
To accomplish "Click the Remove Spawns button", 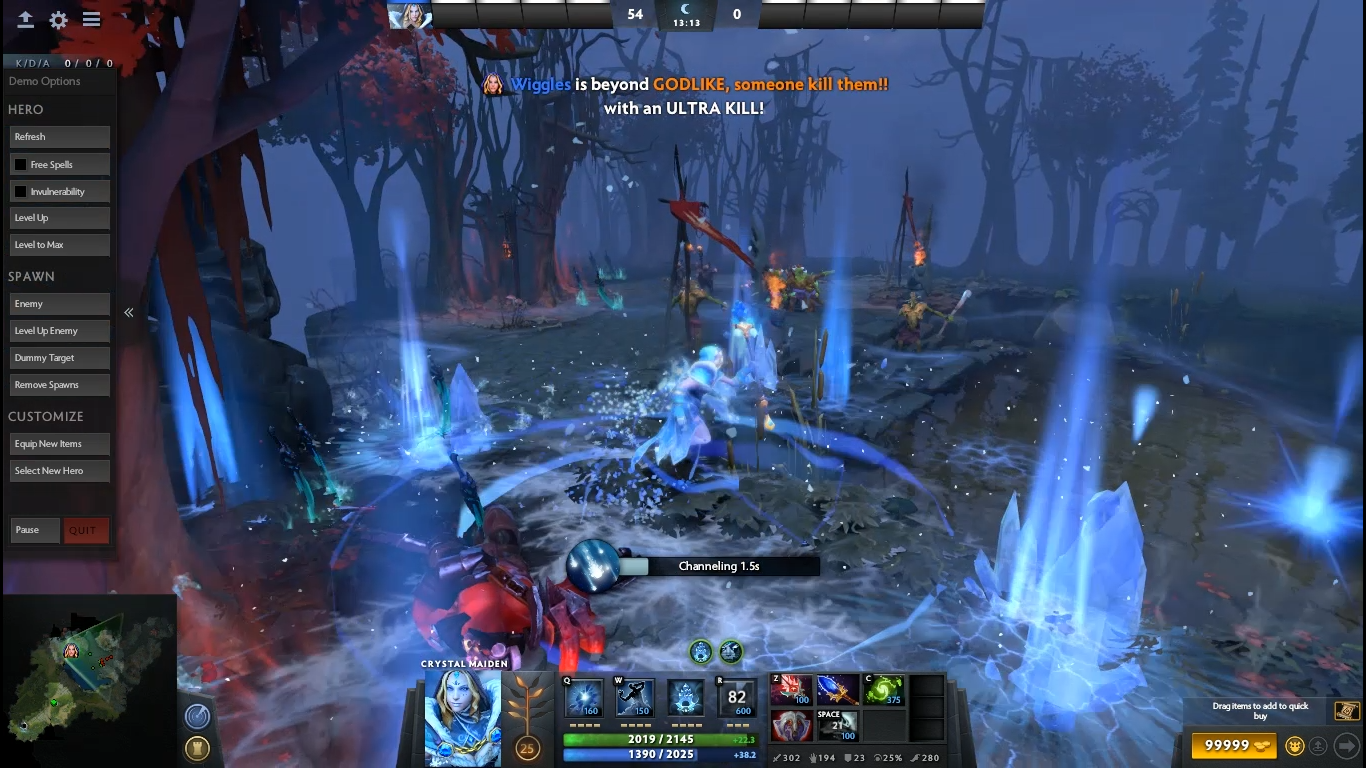I will (59, 385).
